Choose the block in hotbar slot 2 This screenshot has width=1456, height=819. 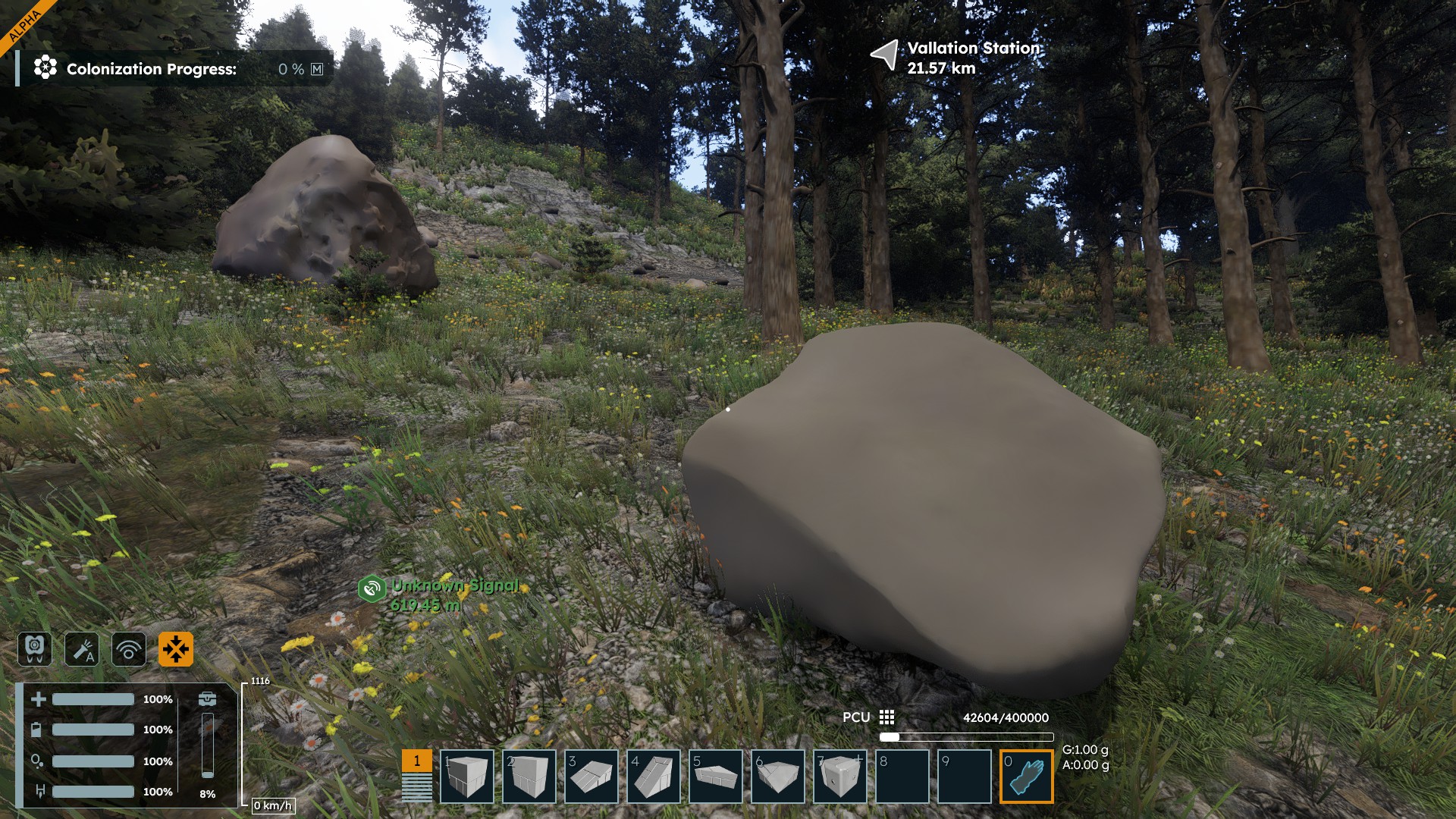click(529, 776)
